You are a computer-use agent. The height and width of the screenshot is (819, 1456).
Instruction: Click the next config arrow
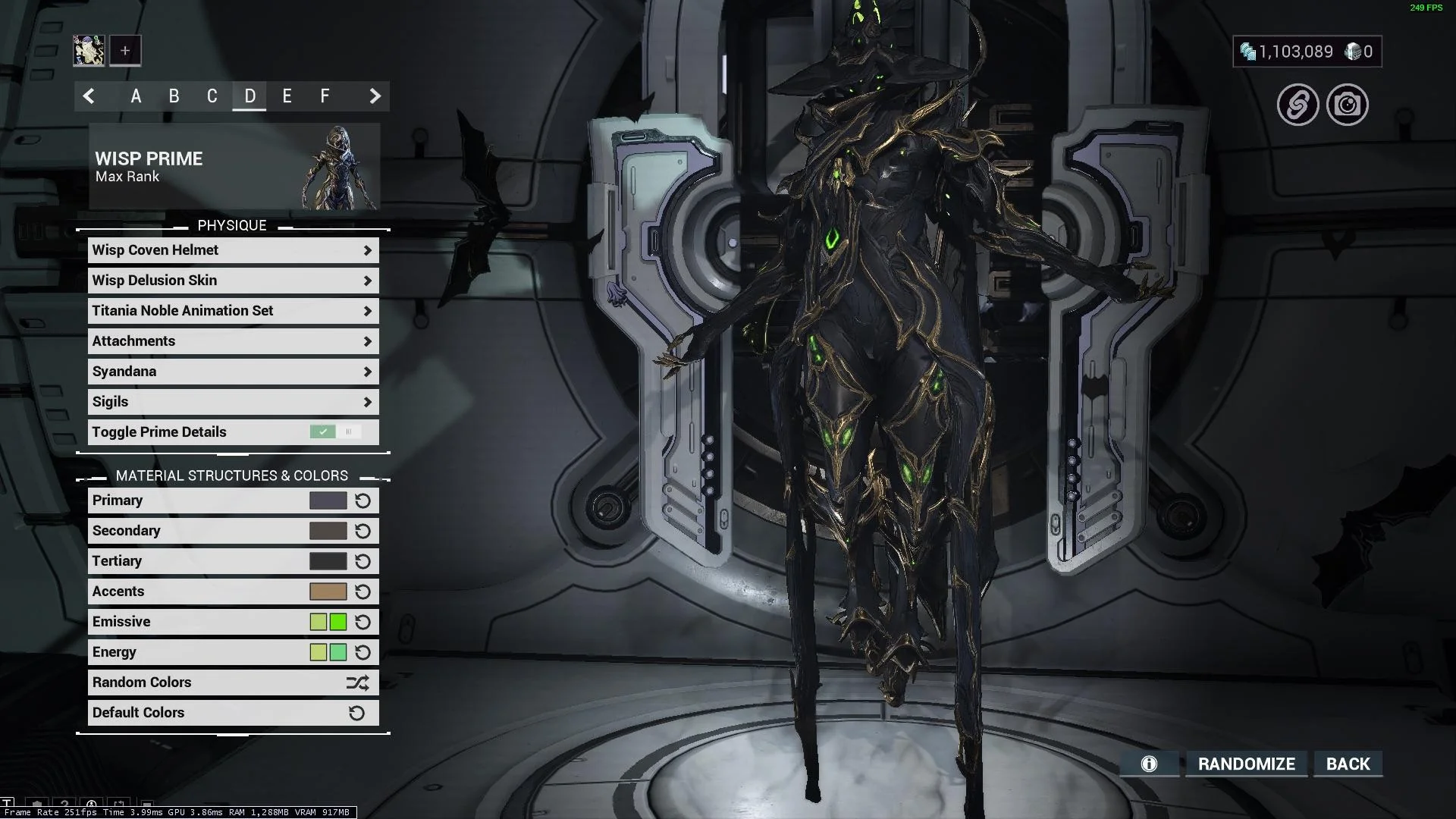(x=375, y=96)
